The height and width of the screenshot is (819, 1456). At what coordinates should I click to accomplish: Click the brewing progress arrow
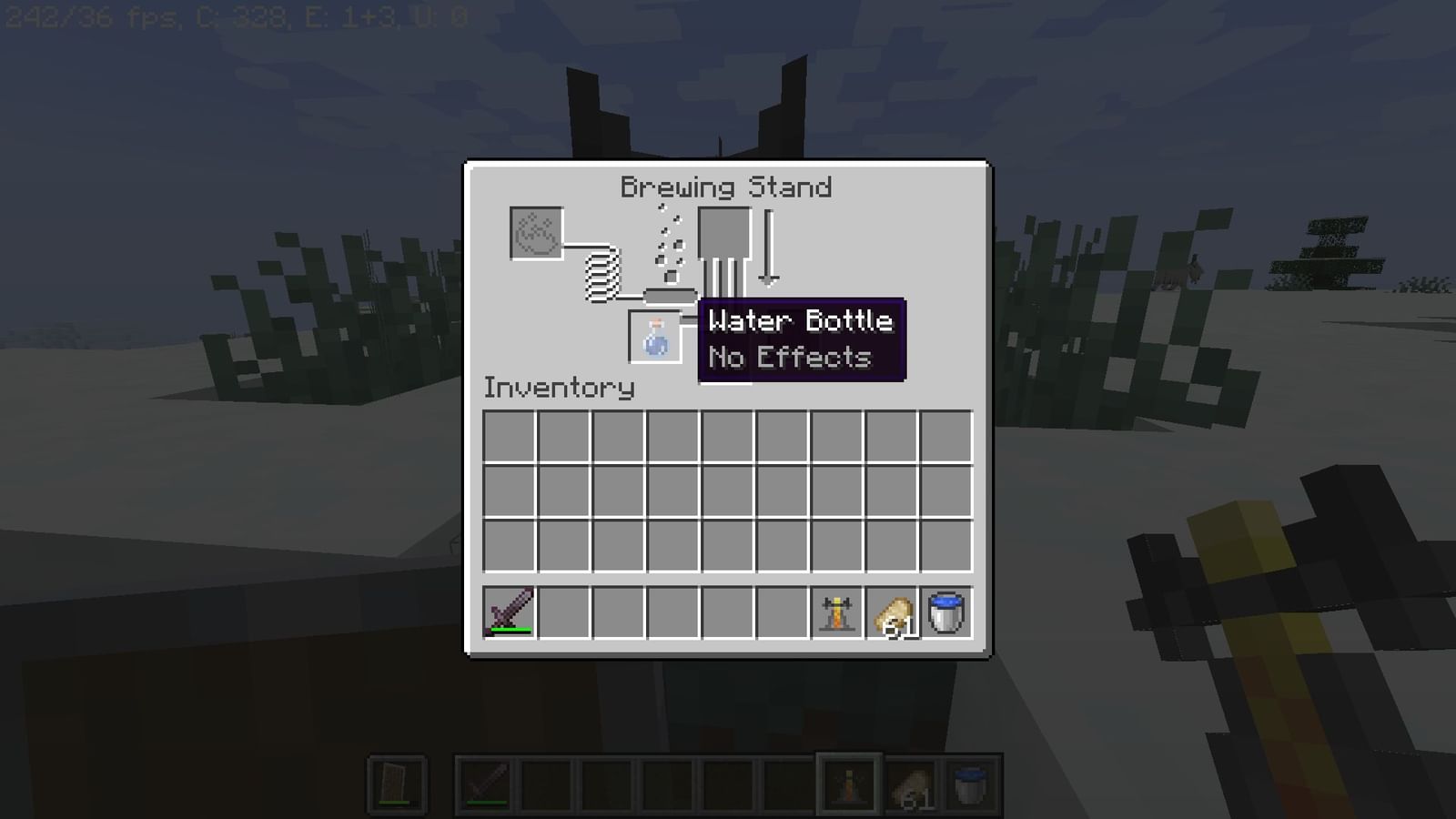pos(770,246)
